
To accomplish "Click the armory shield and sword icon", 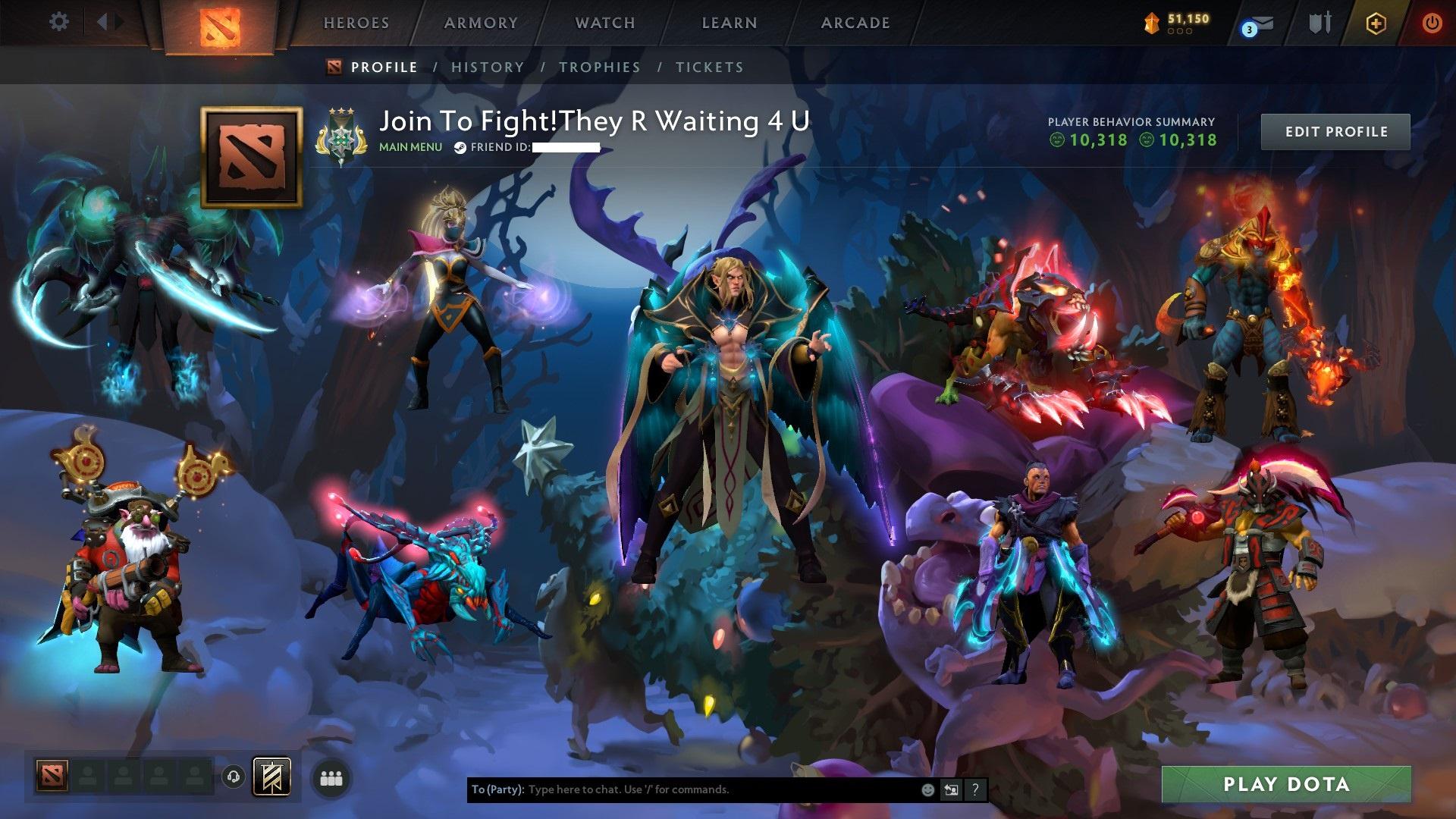I will coord(1319,24).
